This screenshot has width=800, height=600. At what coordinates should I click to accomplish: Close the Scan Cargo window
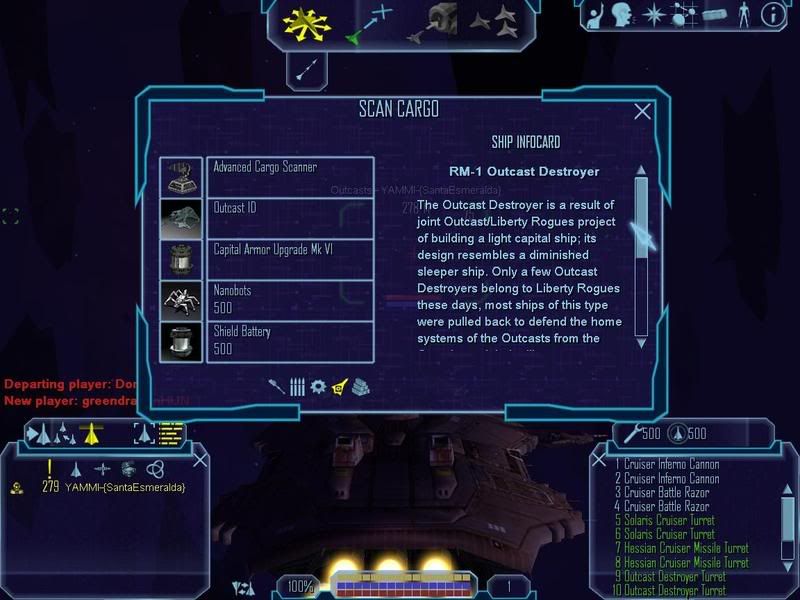pos(642,112)
